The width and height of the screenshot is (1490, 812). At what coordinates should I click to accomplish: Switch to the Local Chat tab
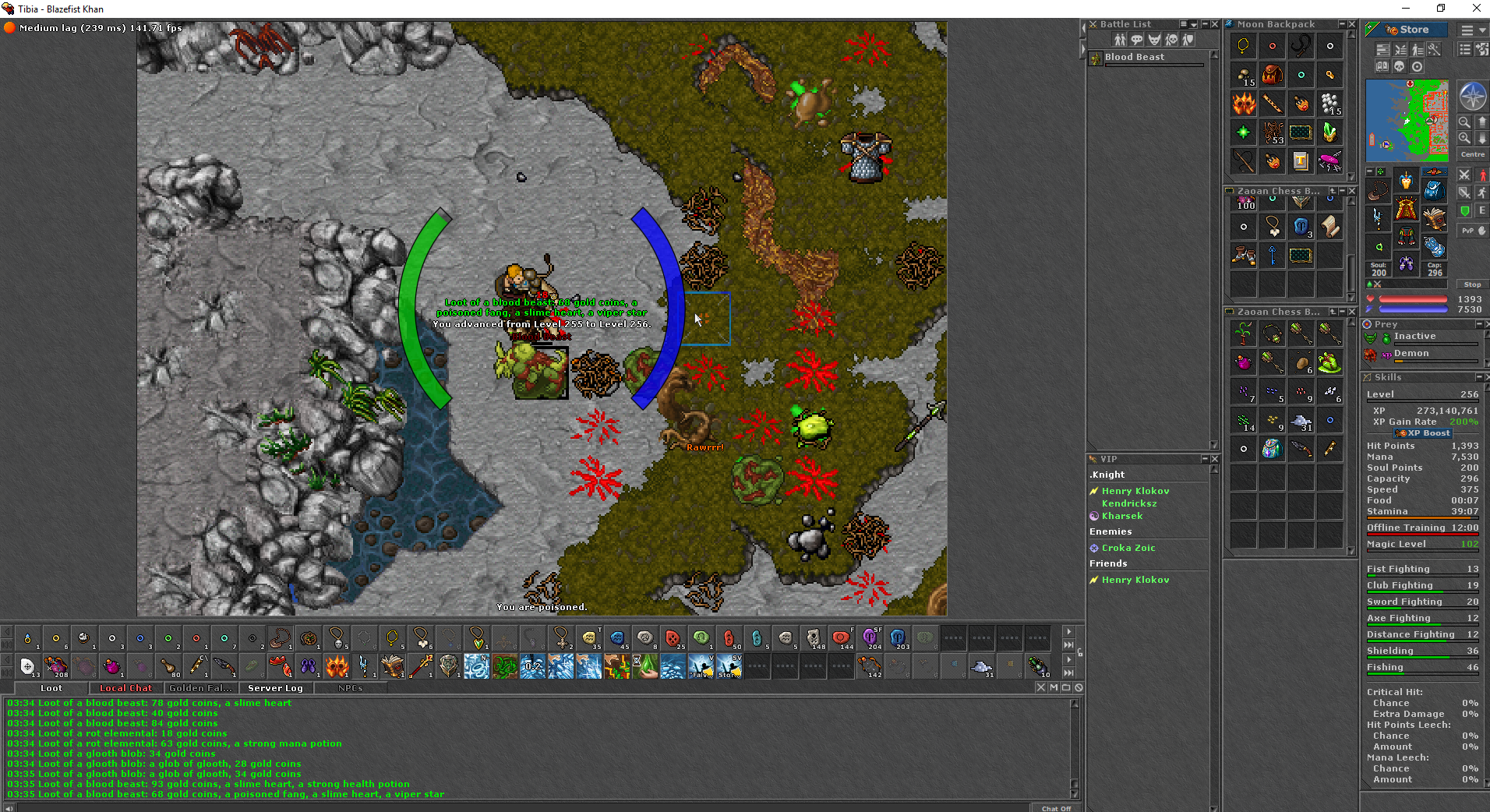pos(125,688)
